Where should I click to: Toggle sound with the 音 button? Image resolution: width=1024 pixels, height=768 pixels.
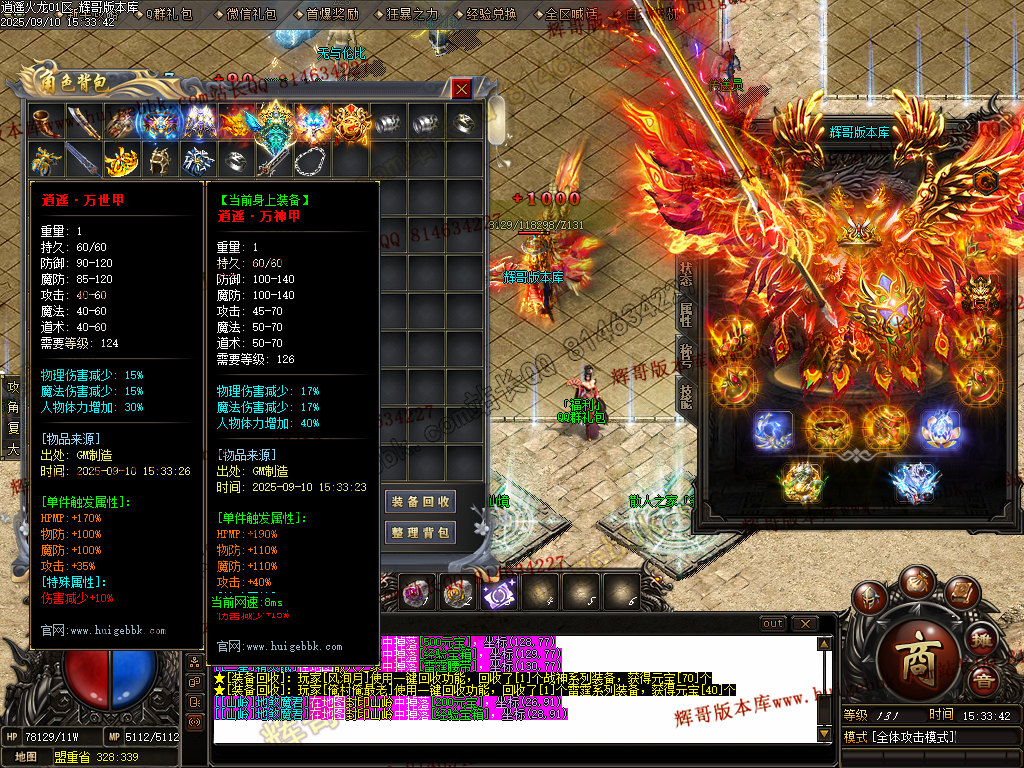pyautogui.click(x=985, y=681)
